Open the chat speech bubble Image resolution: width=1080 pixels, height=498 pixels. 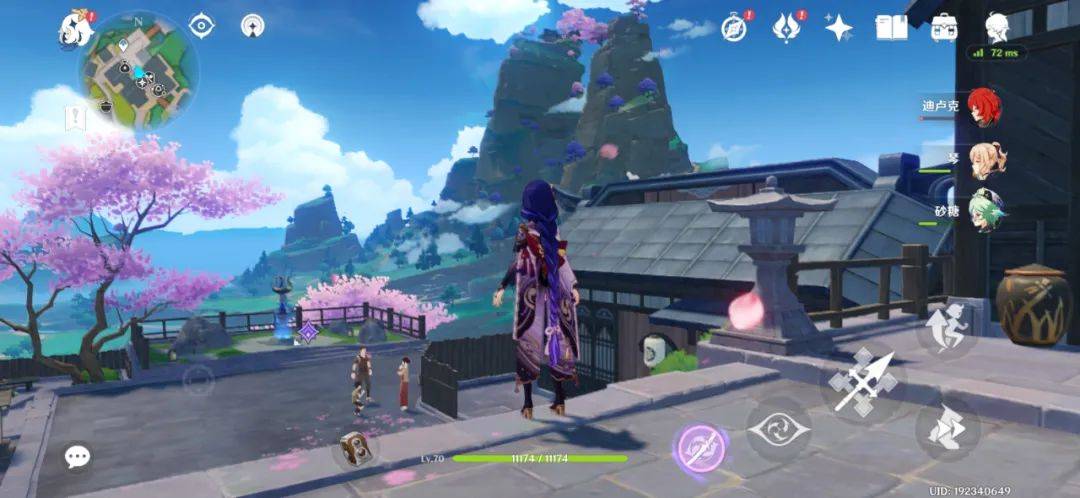[x=77, y=457]
